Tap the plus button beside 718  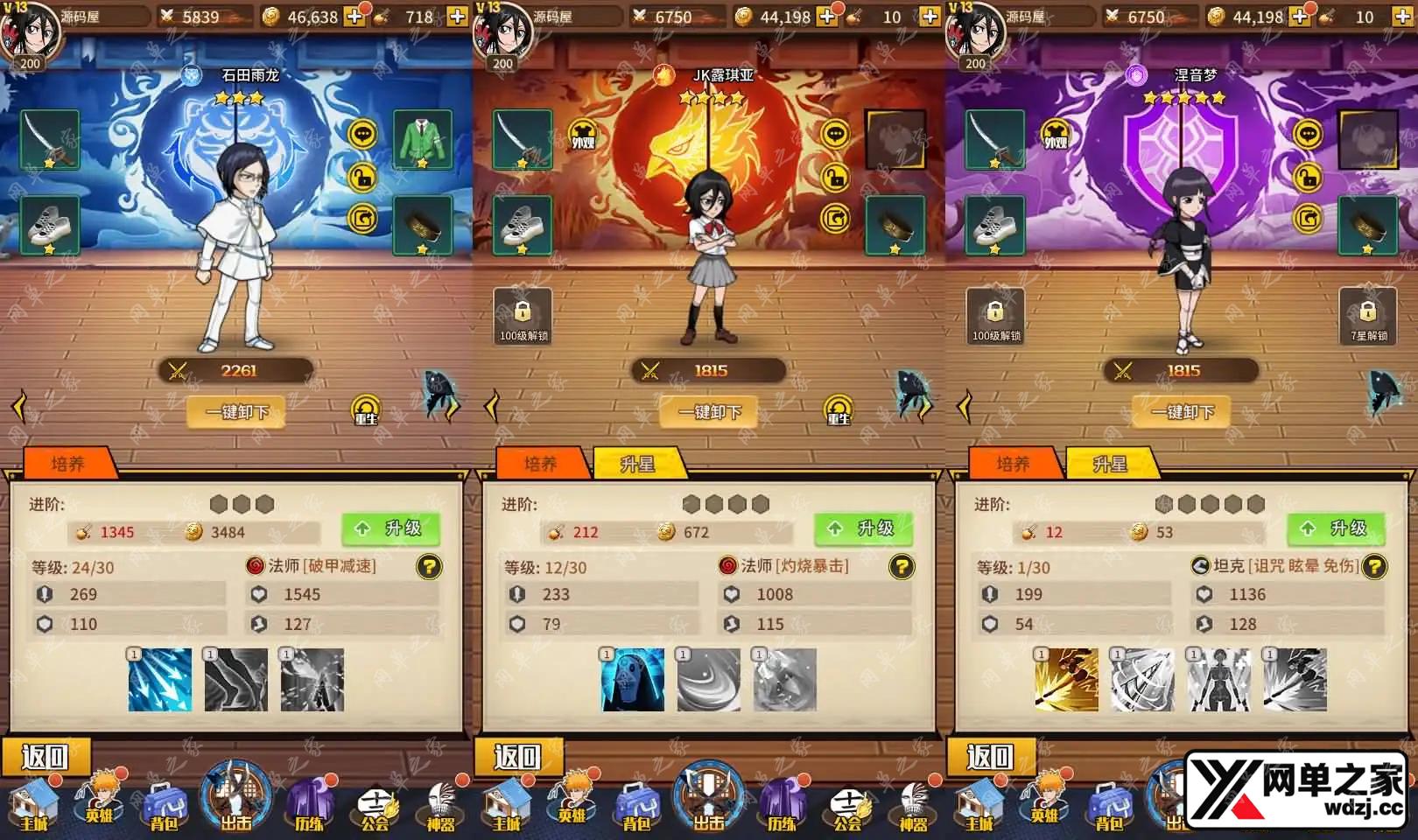457,17
